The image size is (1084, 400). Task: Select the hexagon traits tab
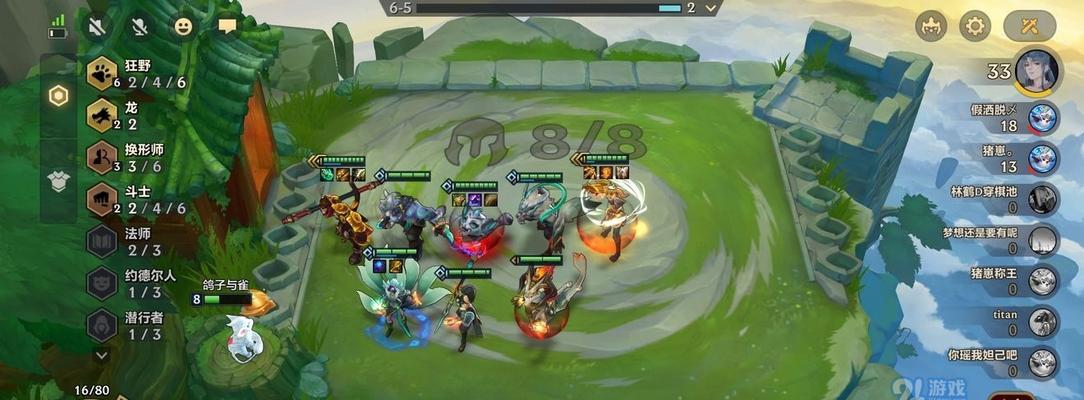point(59,96)
